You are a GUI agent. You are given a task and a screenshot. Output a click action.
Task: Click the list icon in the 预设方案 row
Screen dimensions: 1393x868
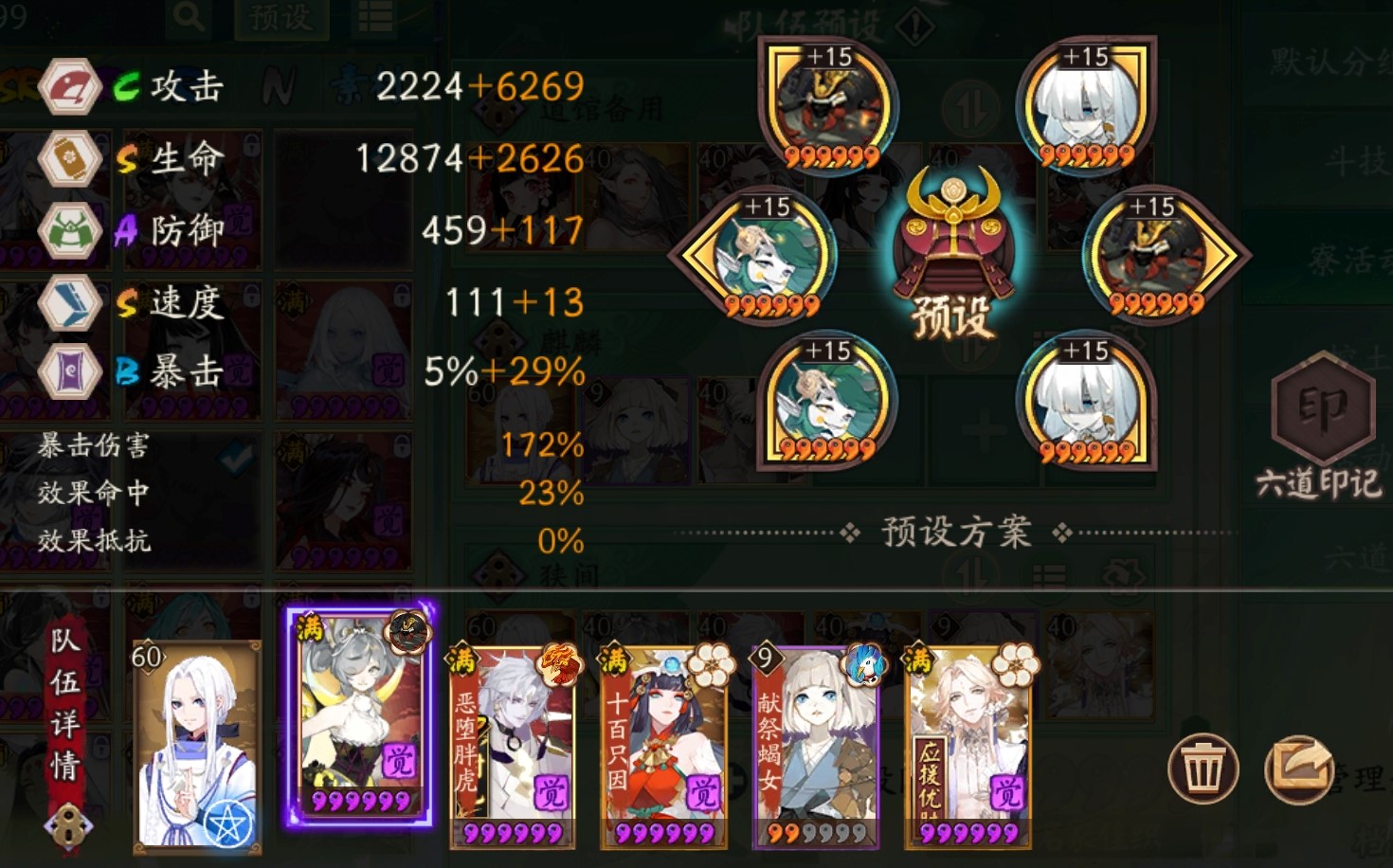(x=1050, y=574)
